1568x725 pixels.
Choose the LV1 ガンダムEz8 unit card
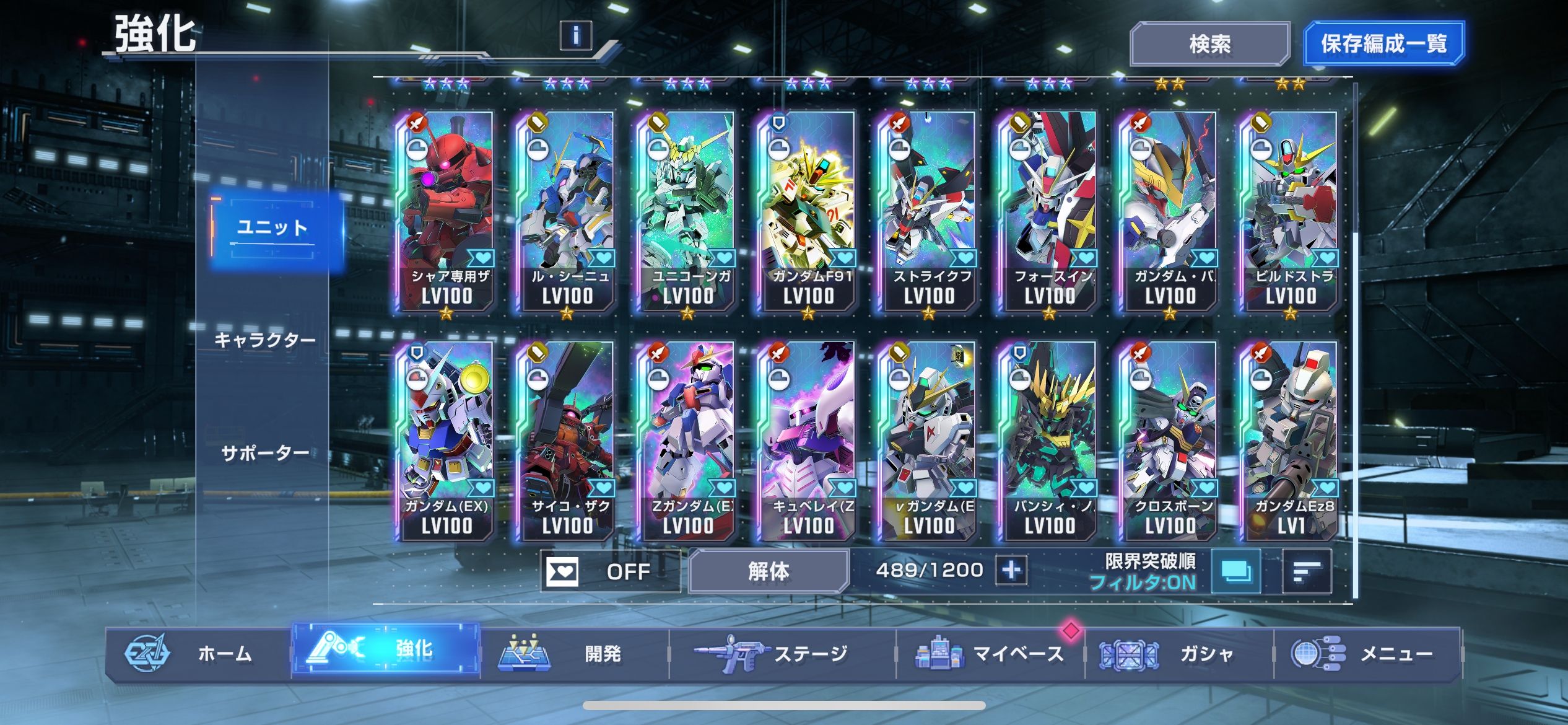[1290, 440]
